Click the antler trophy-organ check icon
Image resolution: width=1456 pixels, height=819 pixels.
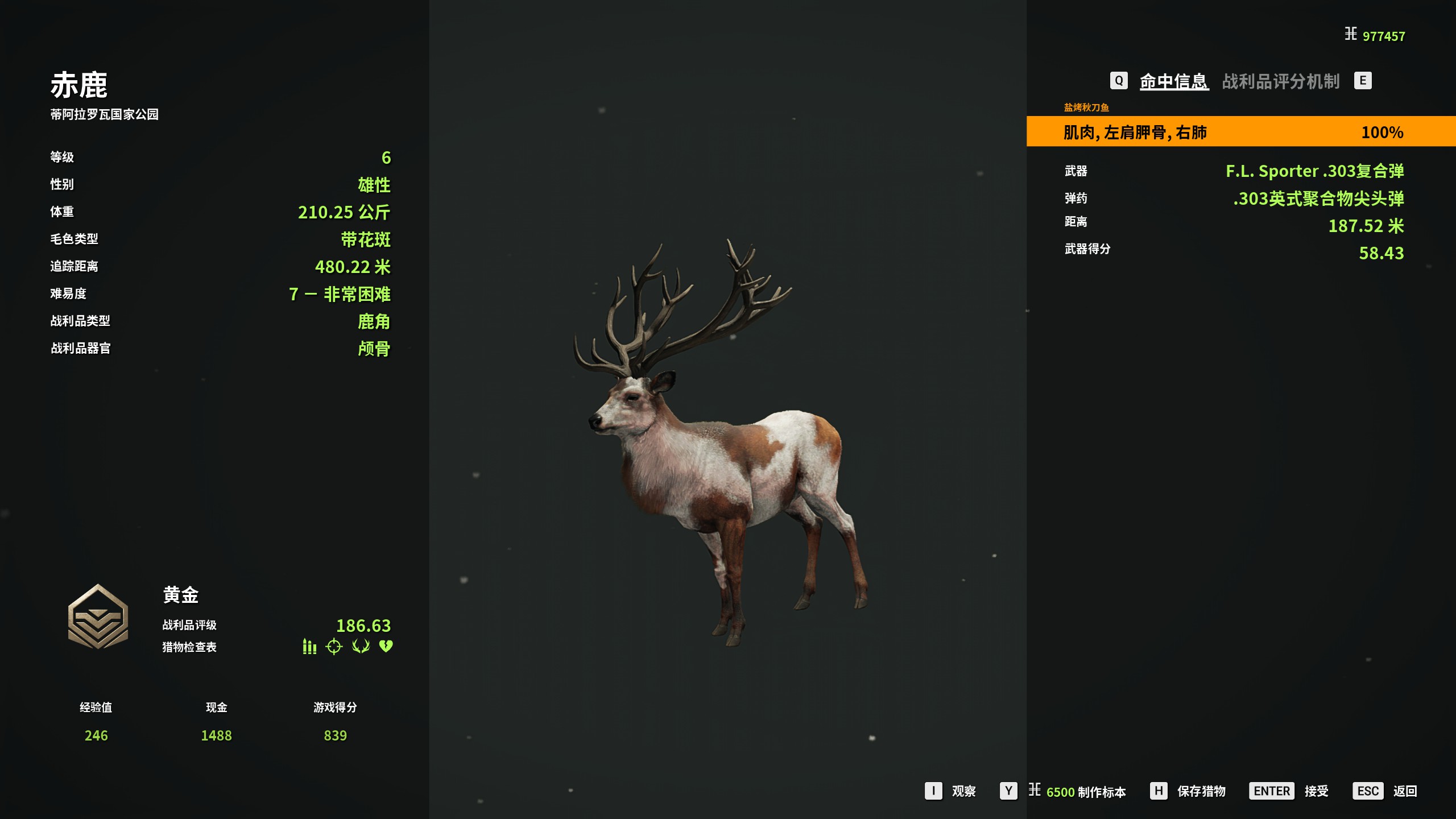tap(361, 647)
